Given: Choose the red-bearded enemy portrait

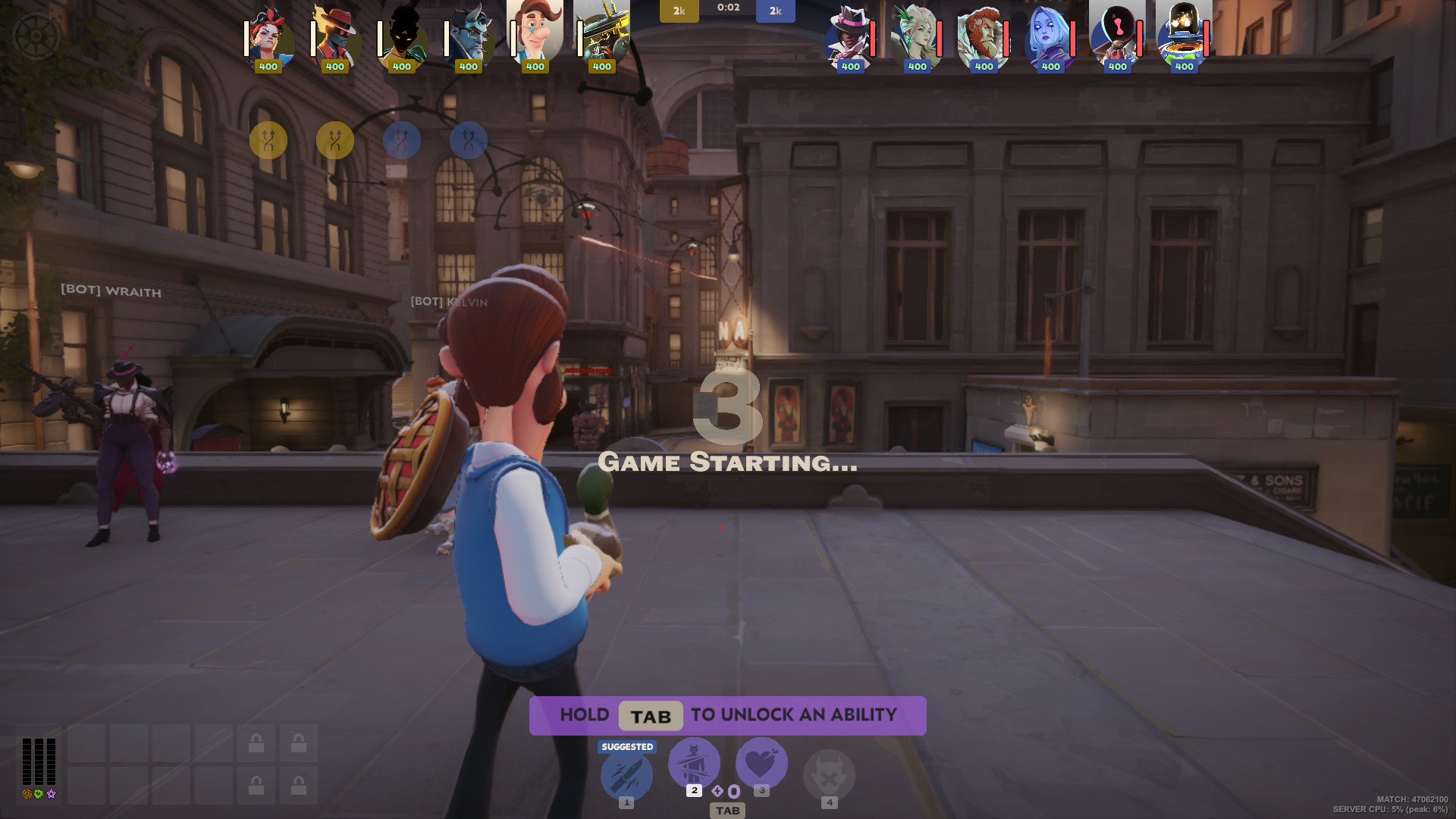Looking at the screenshot, I should 984,36.
